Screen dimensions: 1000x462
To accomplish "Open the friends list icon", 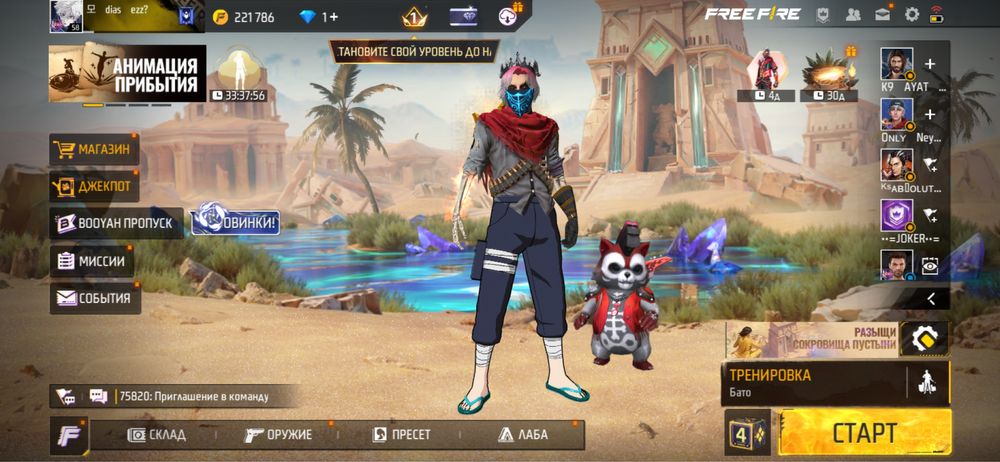I will [853, 14].
